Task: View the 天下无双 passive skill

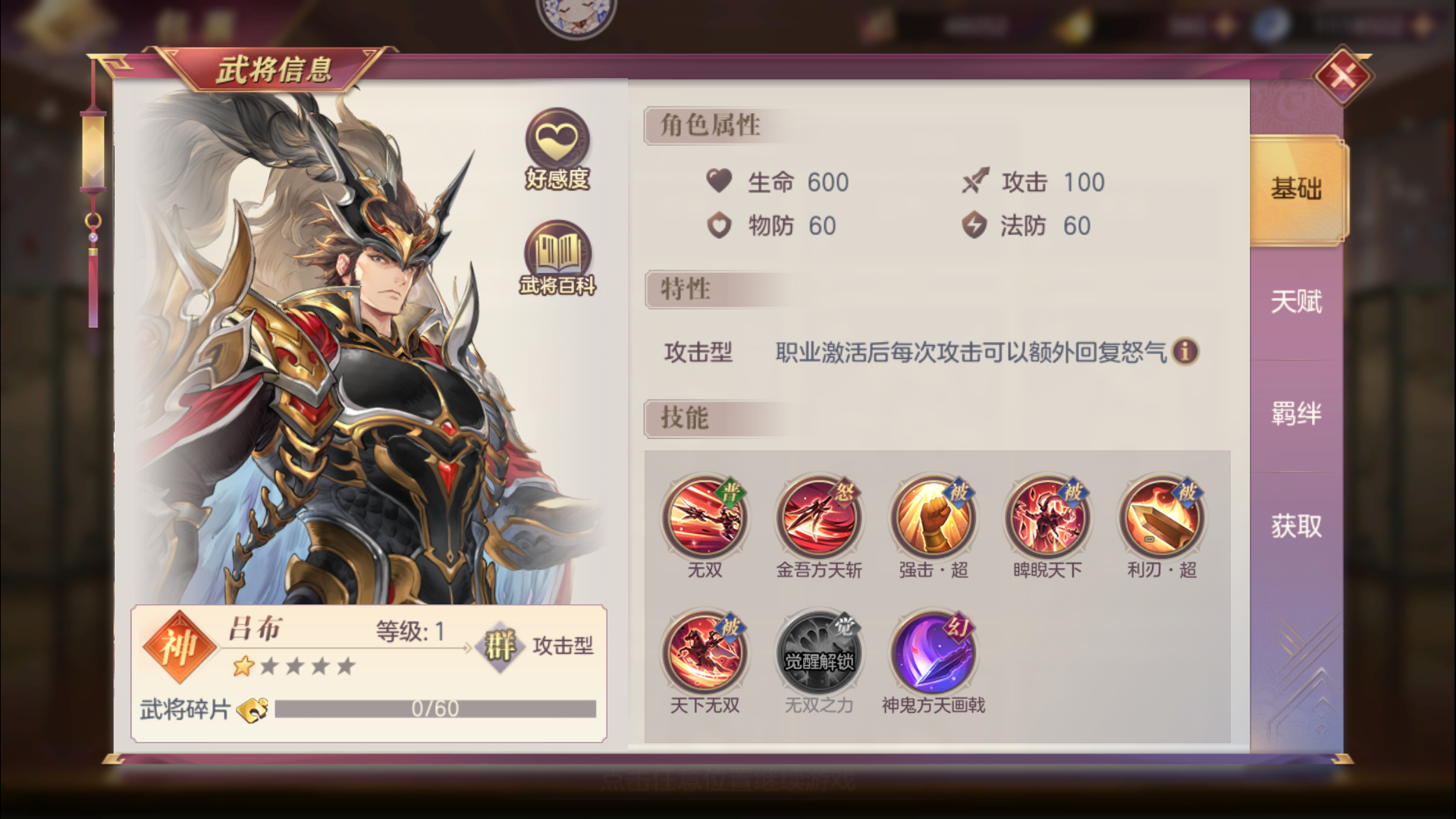Action: click(706, 651)
